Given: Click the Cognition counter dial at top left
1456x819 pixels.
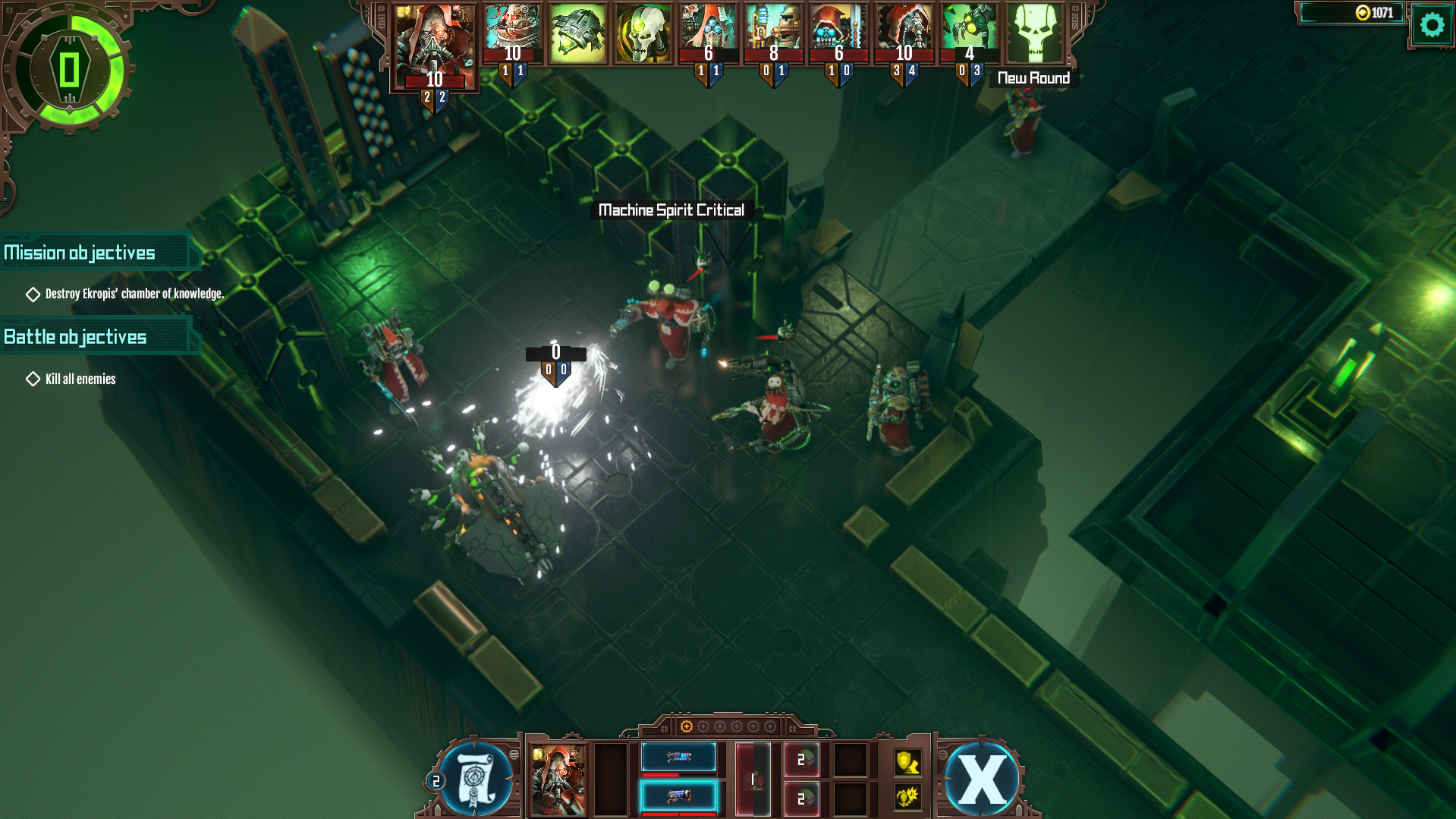Looking at the screenshot, I should [x=68, y=70].
